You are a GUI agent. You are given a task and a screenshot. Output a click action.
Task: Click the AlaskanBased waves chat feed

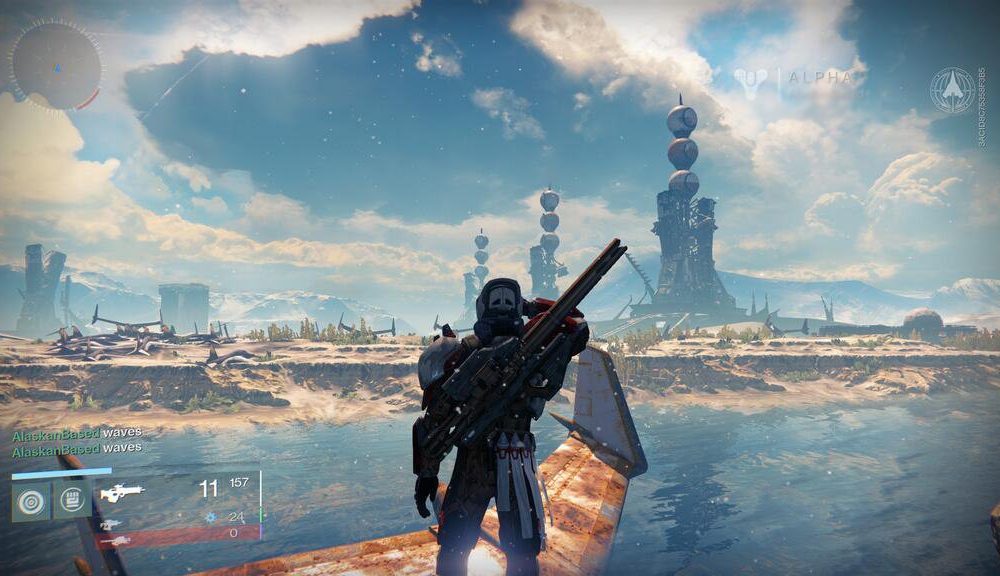click(x=76, y=440)
